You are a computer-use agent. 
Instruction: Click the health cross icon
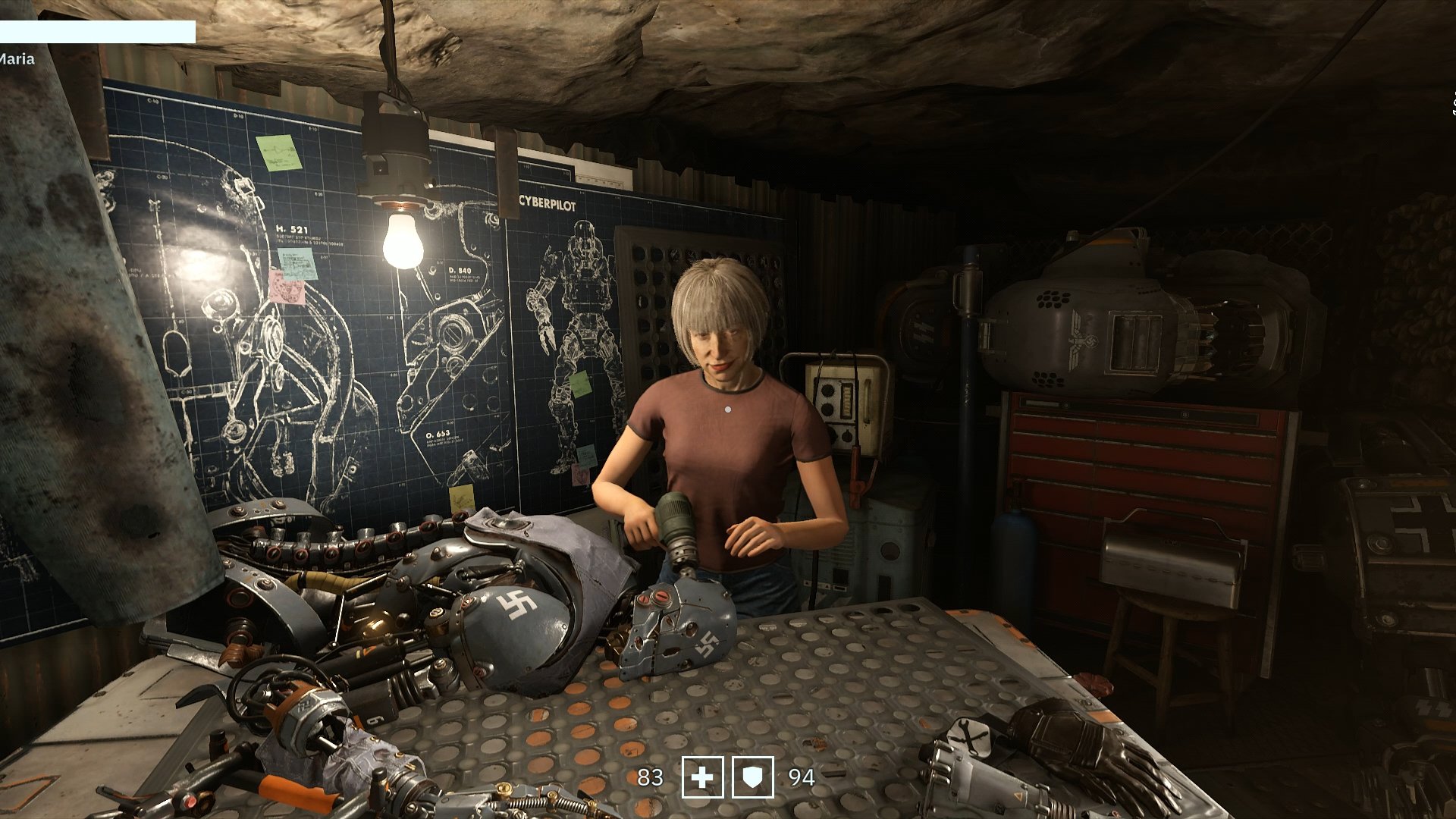(702, 777)
